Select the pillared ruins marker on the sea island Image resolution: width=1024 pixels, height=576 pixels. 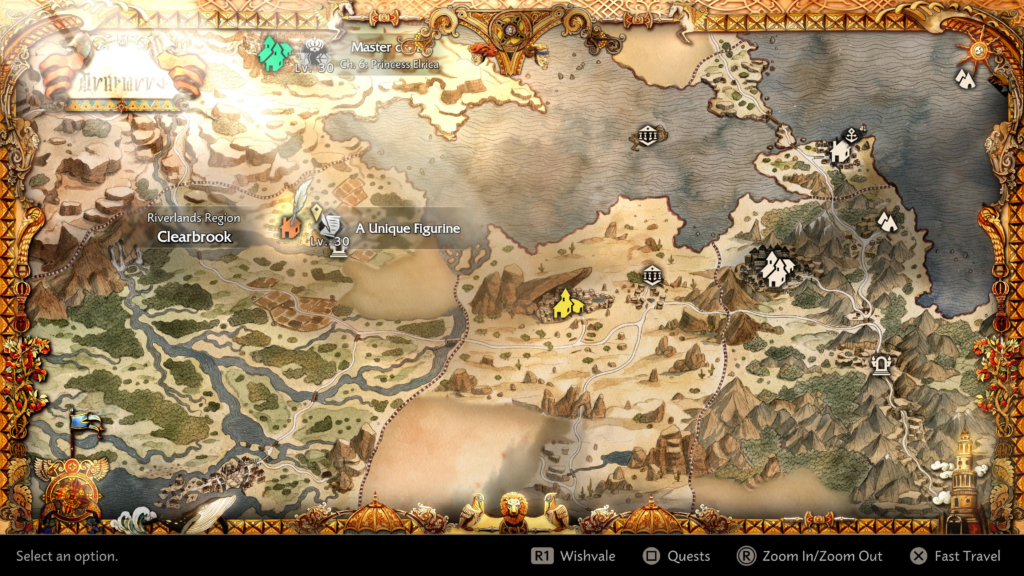646,136
